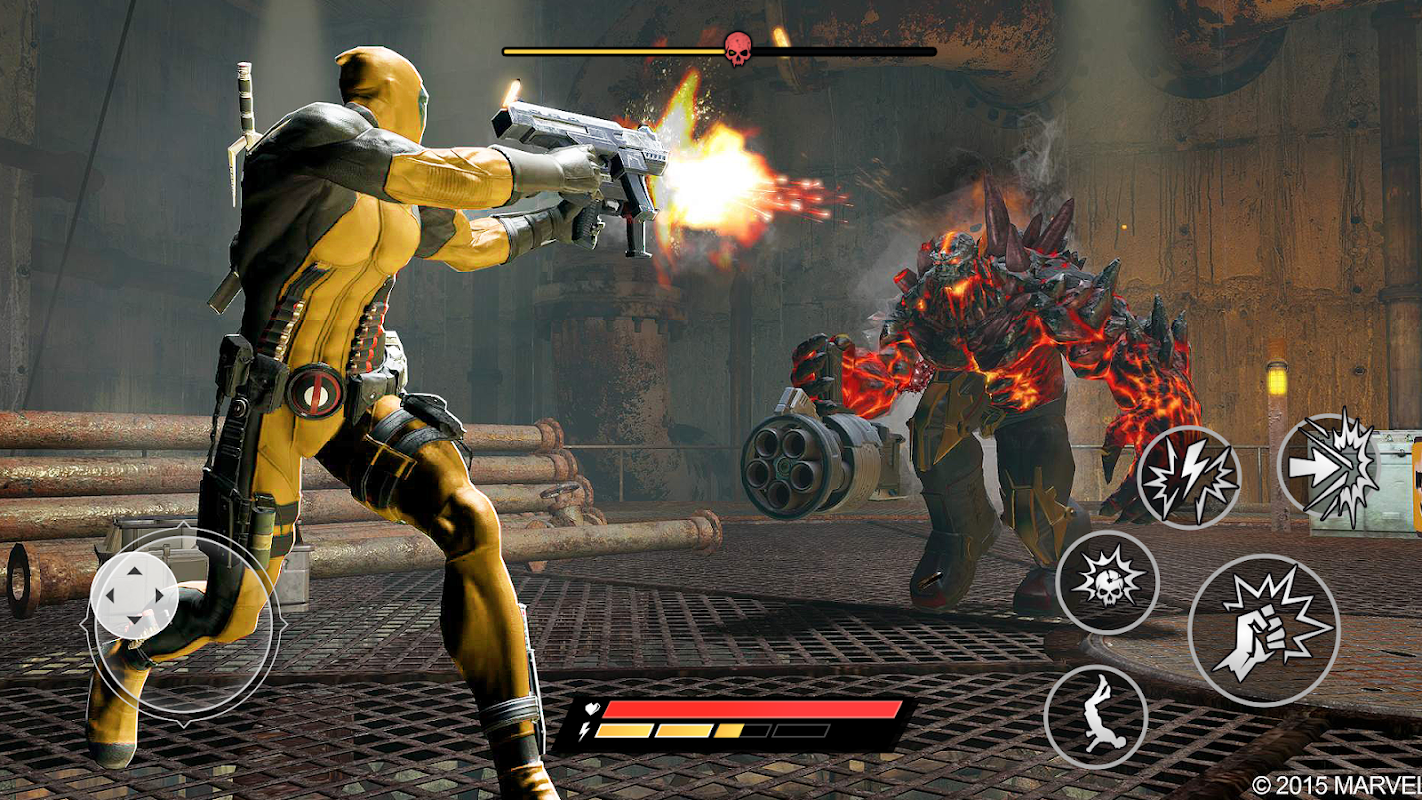Tap the fist punch attack button
This screenshot has height=800, width=1422.
tap(1264, 631)
